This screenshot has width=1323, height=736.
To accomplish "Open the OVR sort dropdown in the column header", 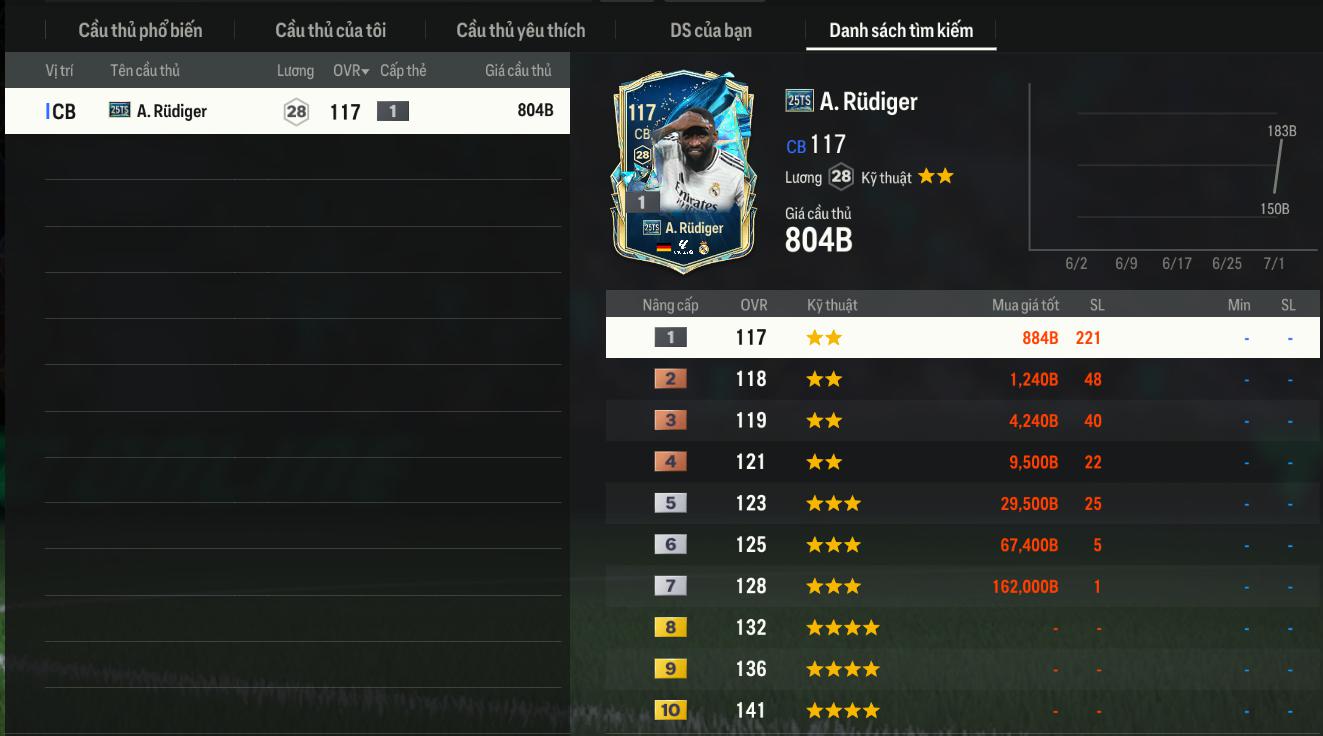I will pos(349,70).
